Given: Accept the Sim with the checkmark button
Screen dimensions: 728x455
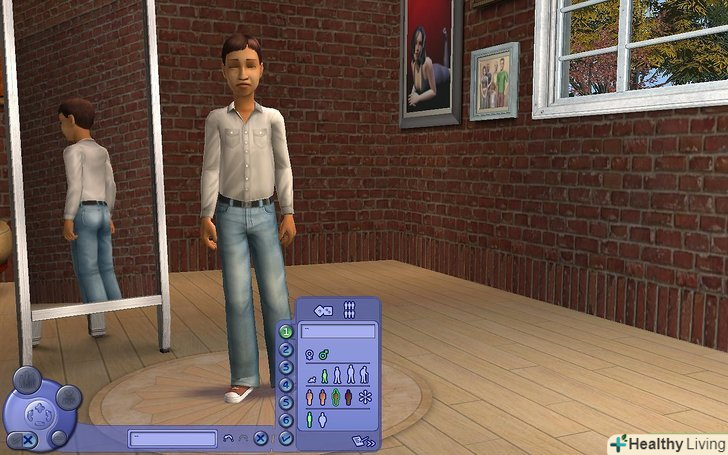Looking at the screenshot, I should (286, 438).
